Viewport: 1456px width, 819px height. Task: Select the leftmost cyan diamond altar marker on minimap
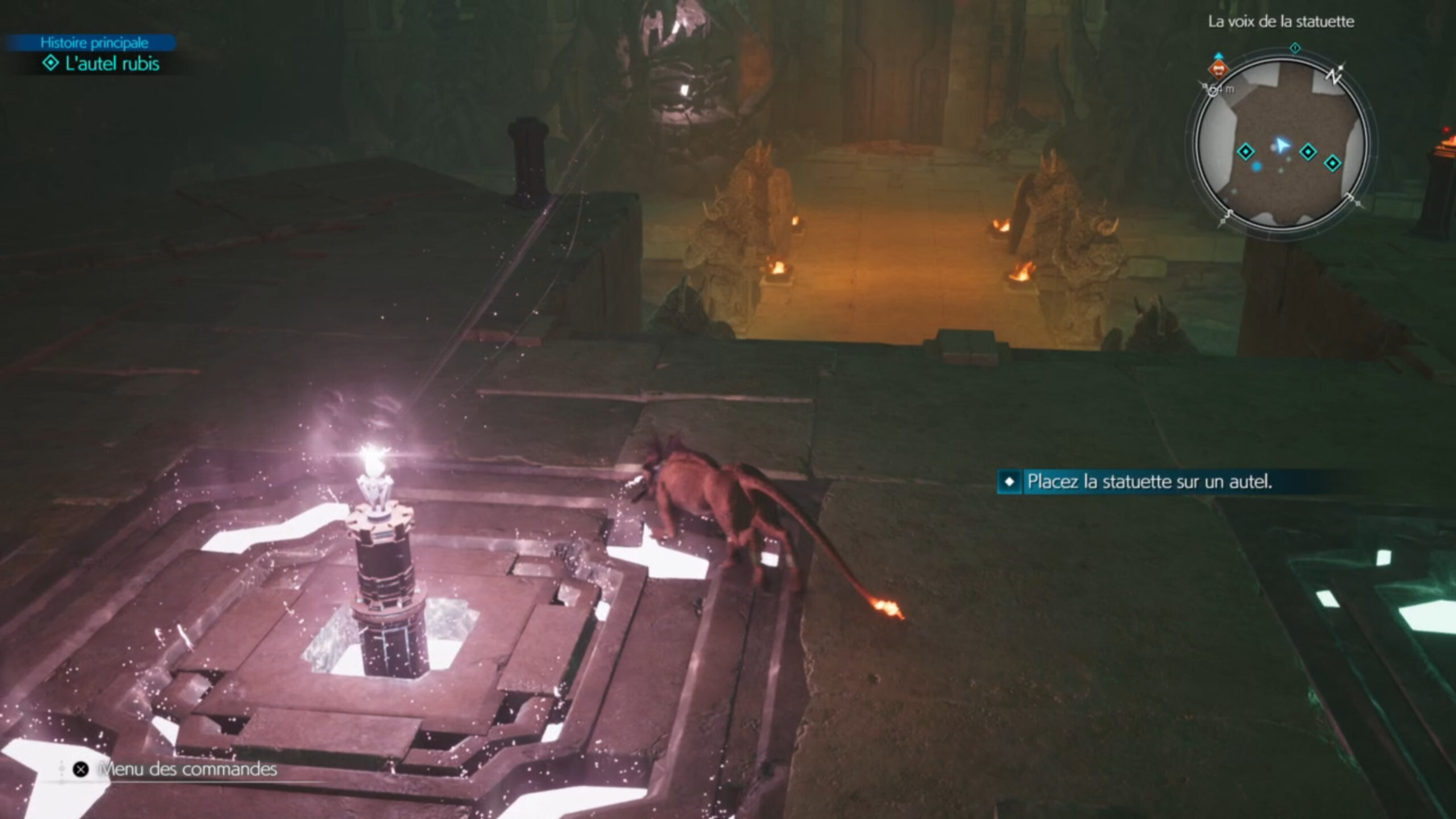pos(1246,152)
